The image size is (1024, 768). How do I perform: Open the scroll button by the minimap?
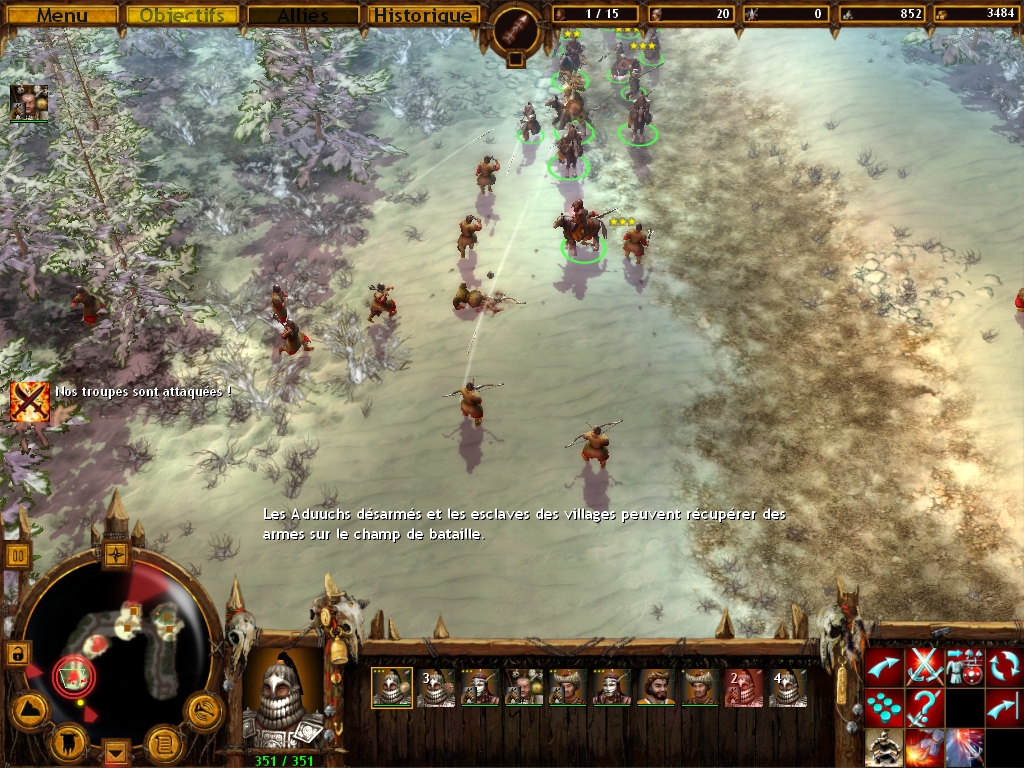[x=162, y=744]
